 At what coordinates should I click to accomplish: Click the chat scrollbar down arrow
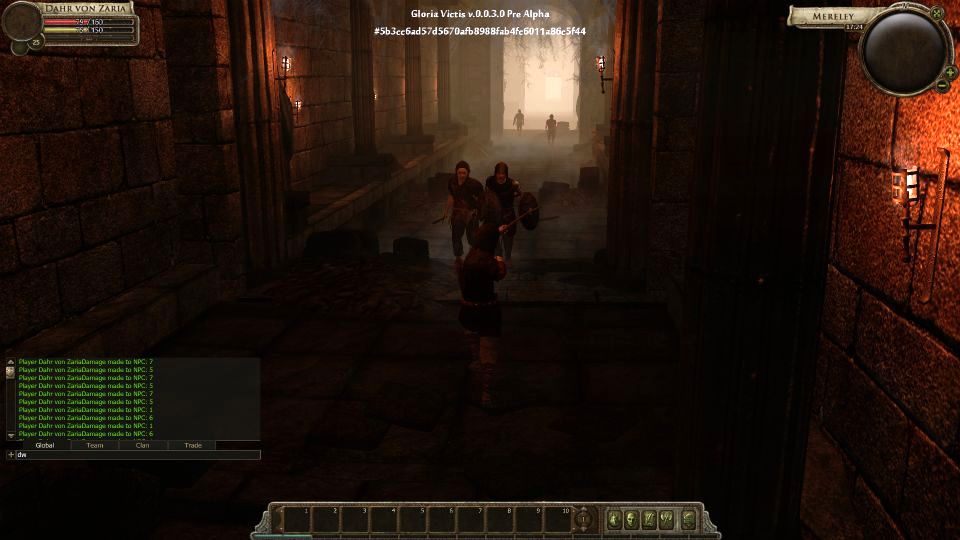(11, 435)
